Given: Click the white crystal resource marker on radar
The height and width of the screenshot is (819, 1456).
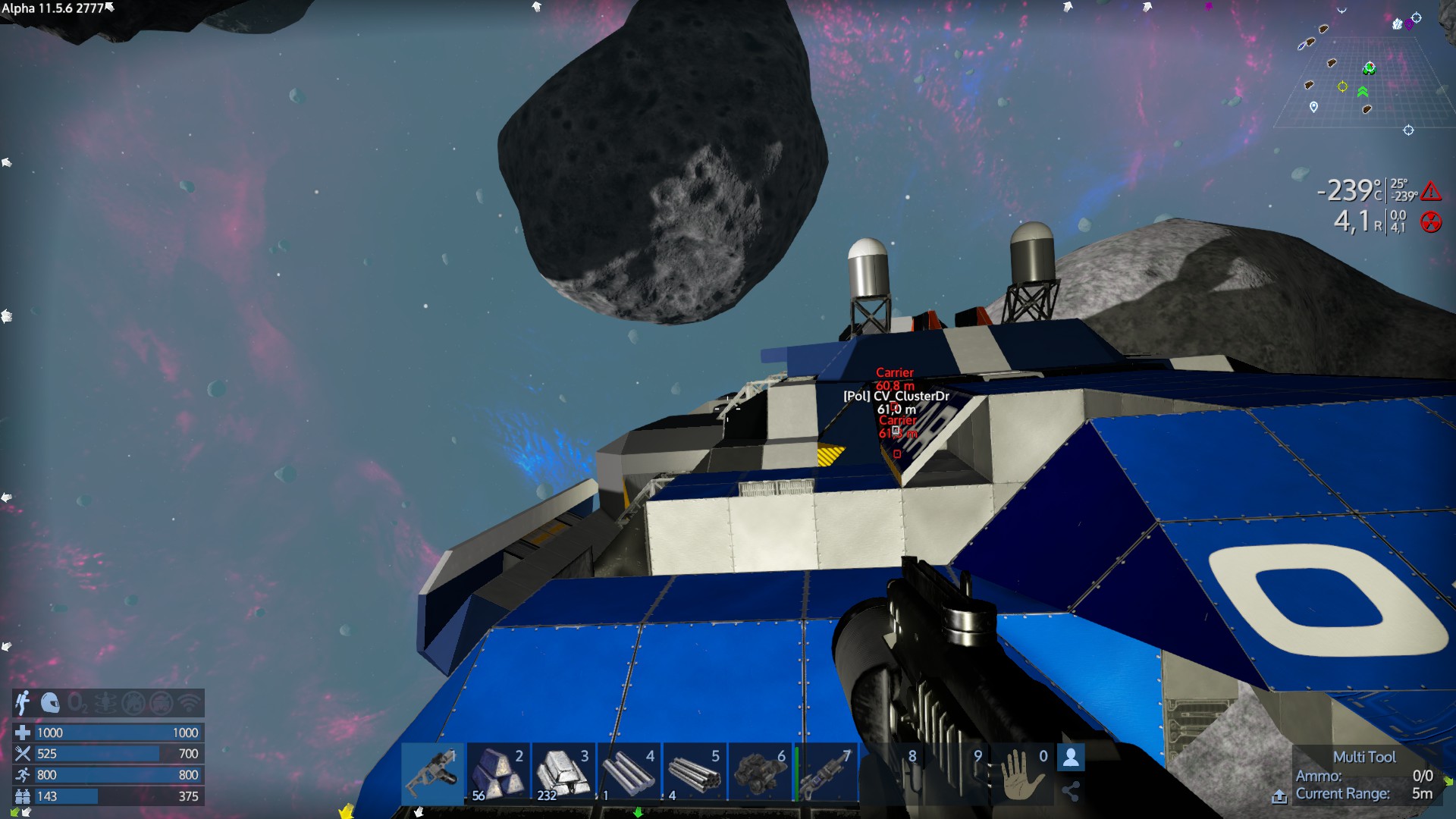Looking at the screenshot, I should click(x=1398, y=24).
